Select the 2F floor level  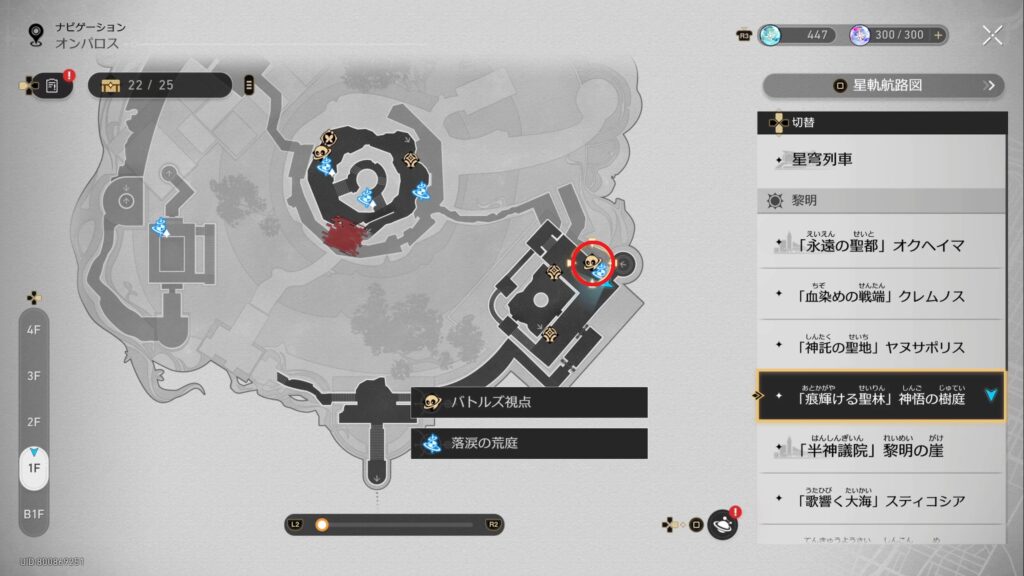click(34, 421)
